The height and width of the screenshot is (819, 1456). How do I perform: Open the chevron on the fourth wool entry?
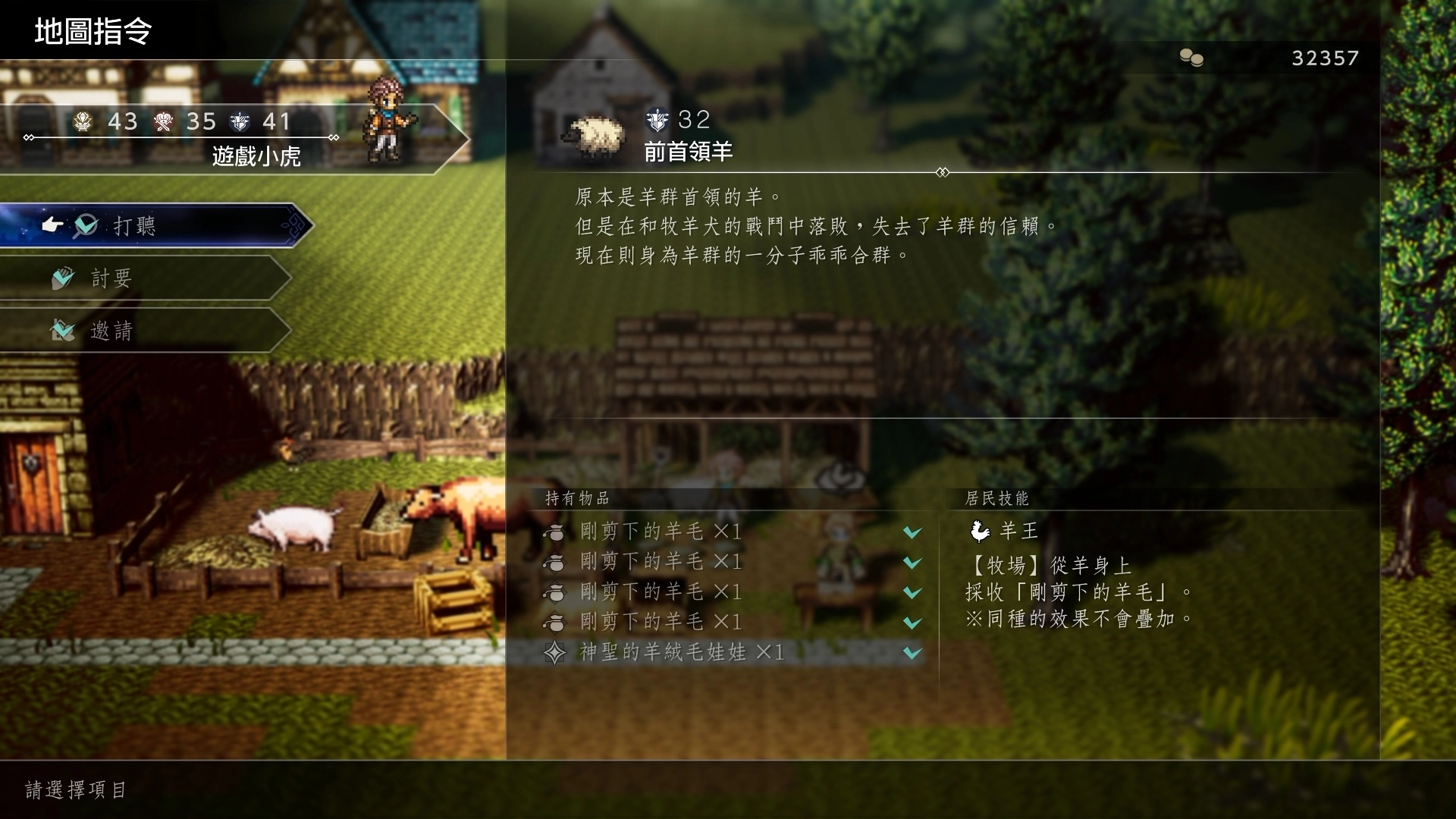click(912, 623)
